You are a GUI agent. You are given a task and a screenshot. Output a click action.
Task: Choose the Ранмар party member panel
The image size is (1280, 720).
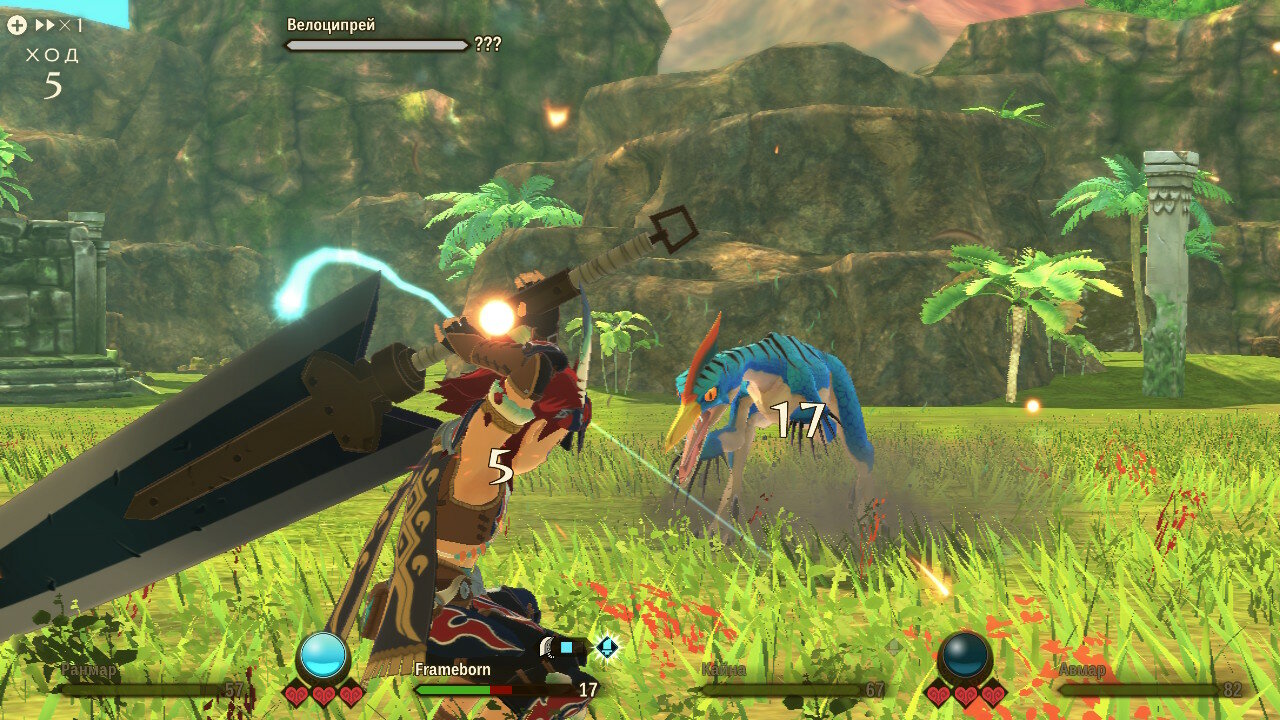point(152,680)
